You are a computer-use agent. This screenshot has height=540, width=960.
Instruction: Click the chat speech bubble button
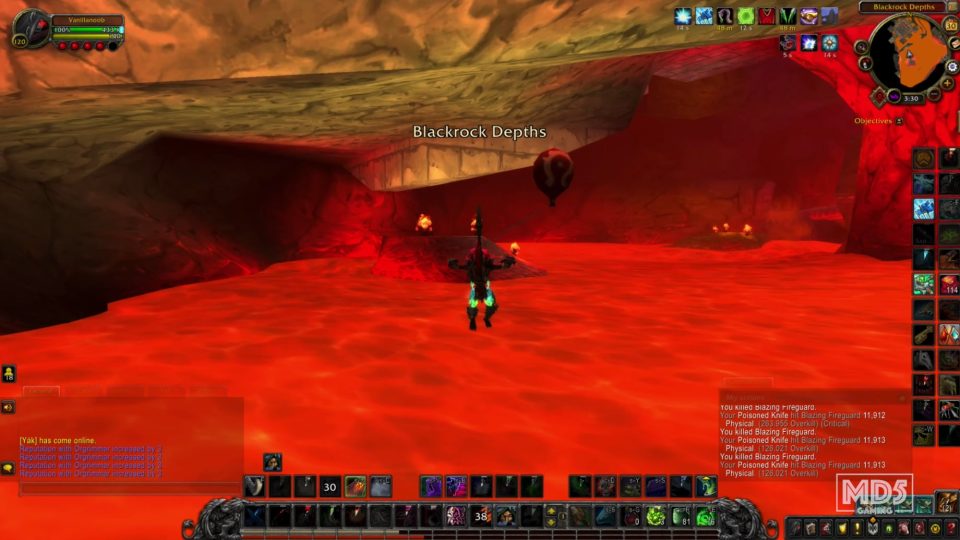[x=8, y=467]
